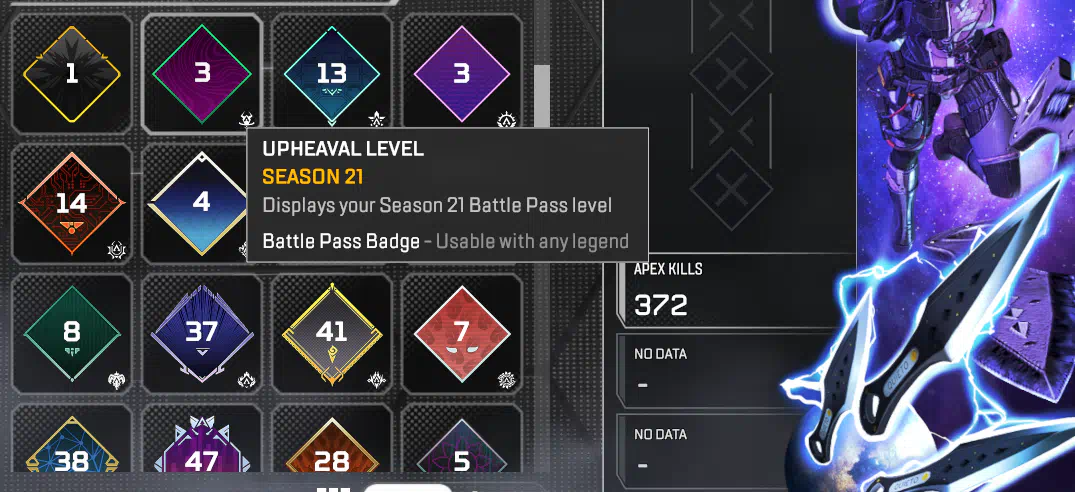Choose the blue level 4 badge
The image size is (1075, 492).
(x=200, y=203)
